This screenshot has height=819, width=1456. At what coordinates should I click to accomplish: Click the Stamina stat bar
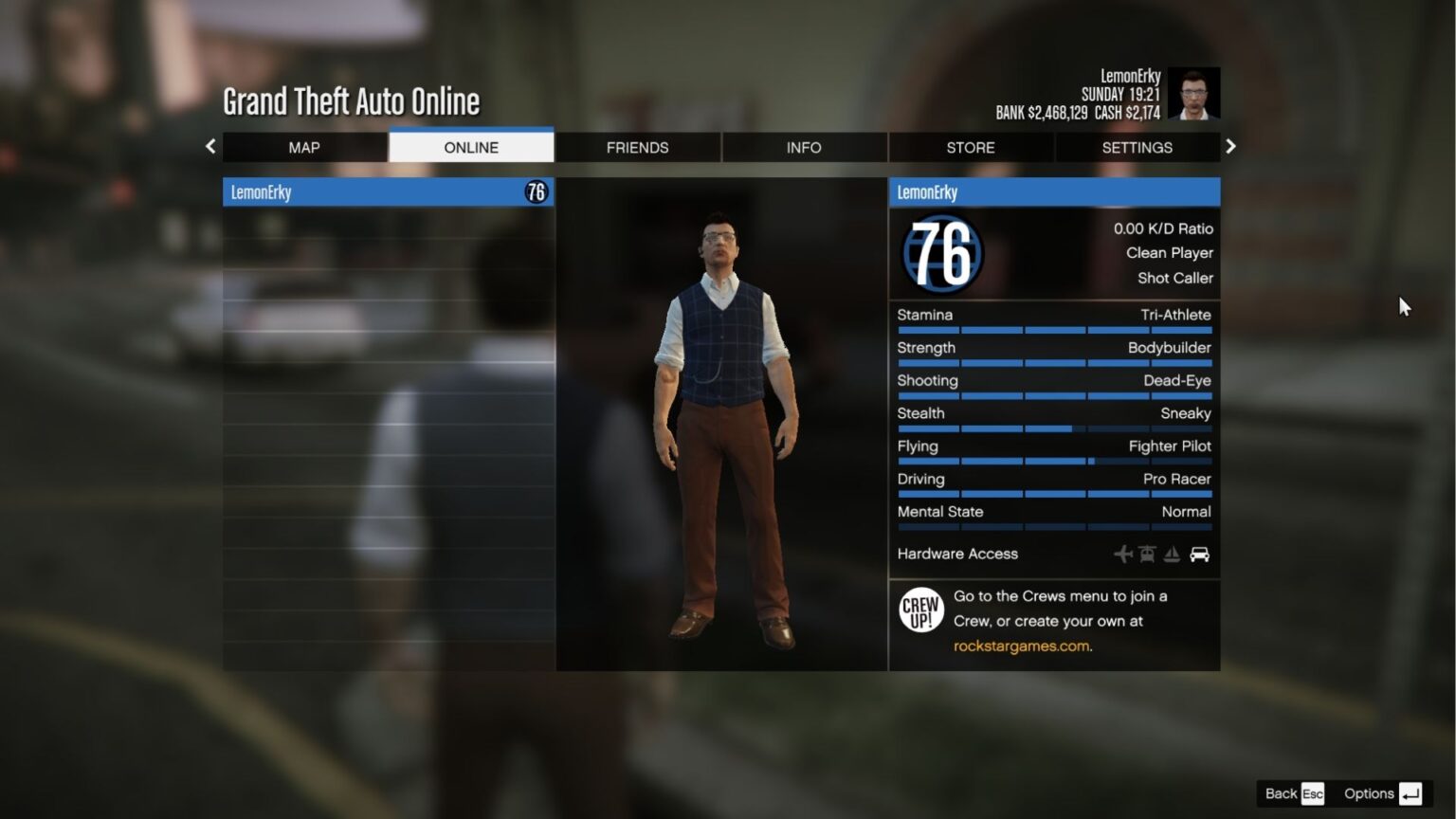tap(1054, 330)
